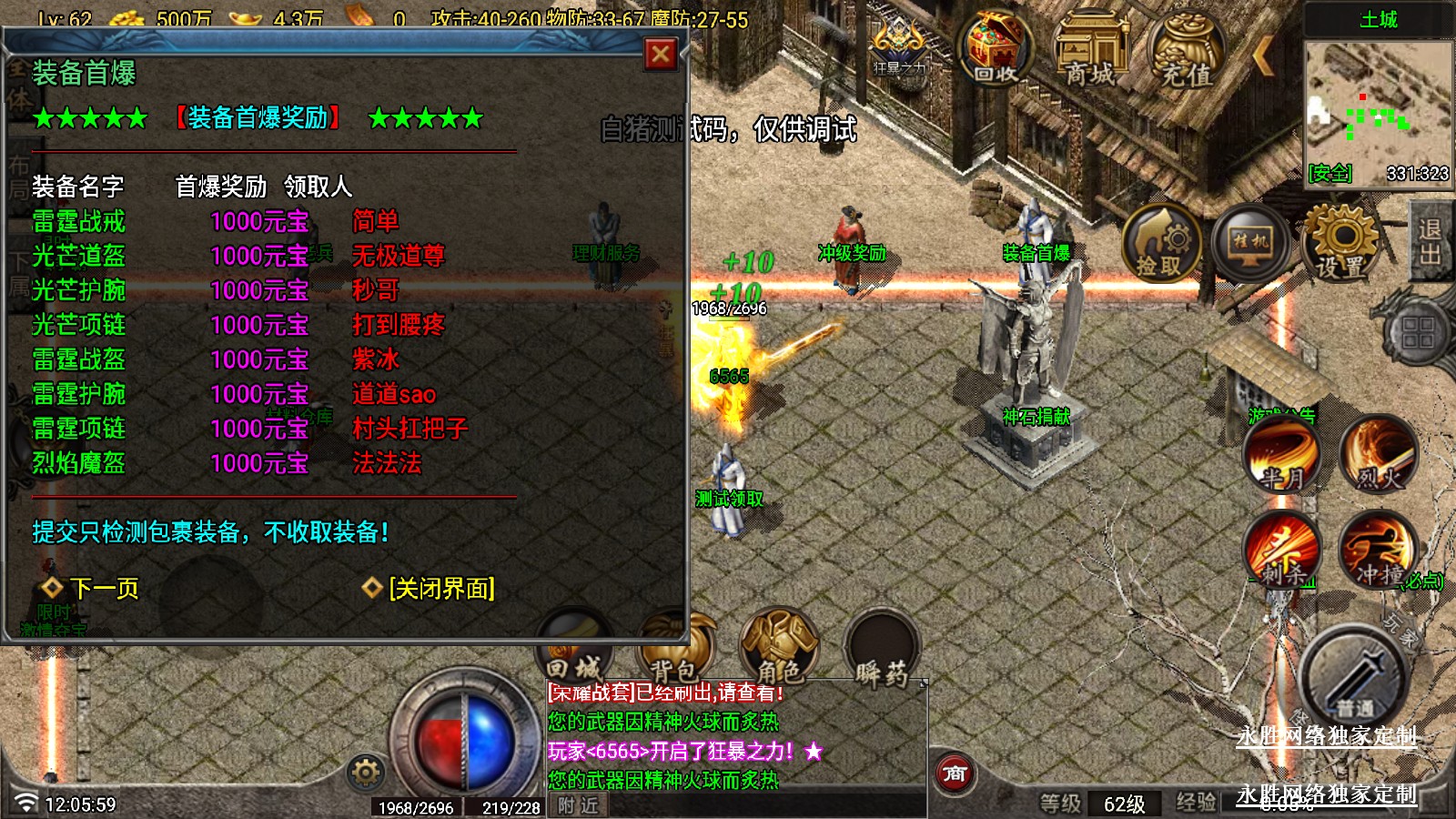
Task: Click the 退出 exit button
Action: [x=1430, y=242]
